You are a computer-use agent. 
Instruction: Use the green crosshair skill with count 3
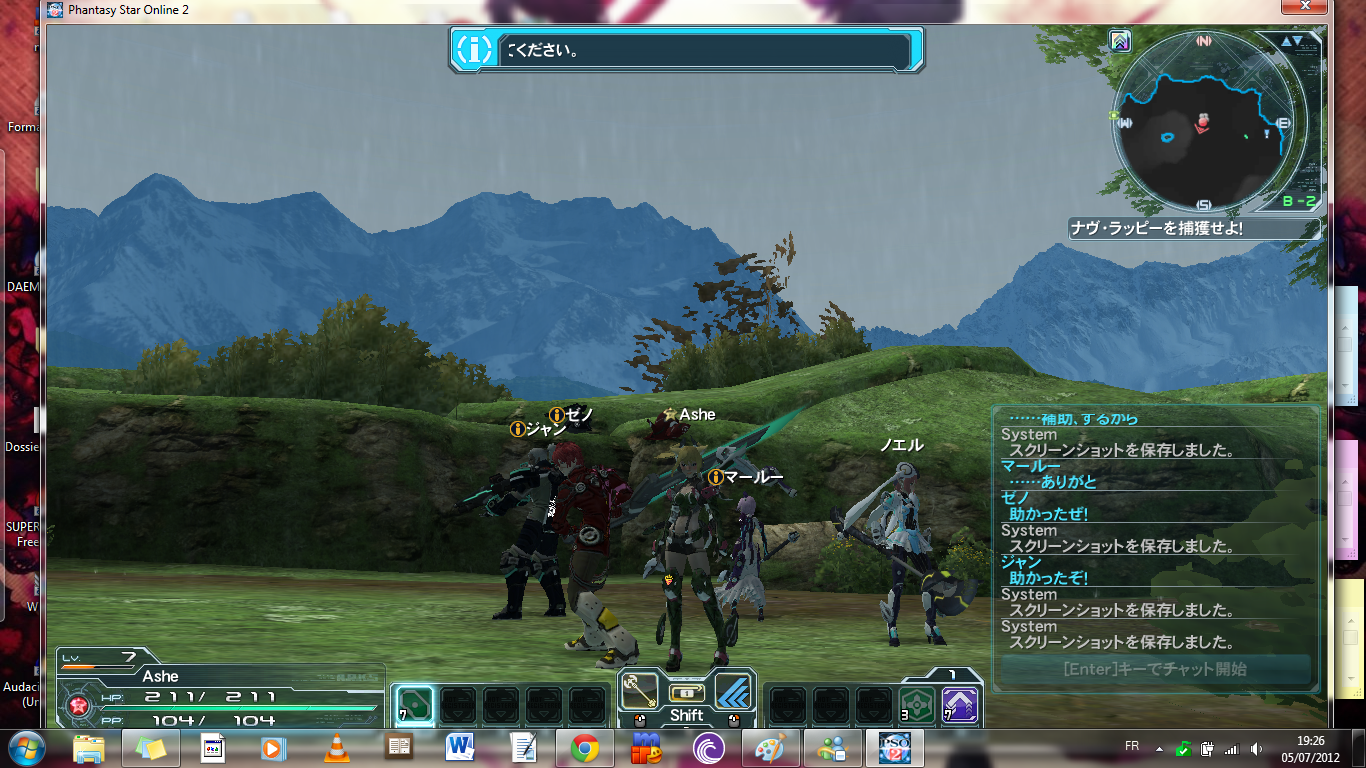(916, 704)
